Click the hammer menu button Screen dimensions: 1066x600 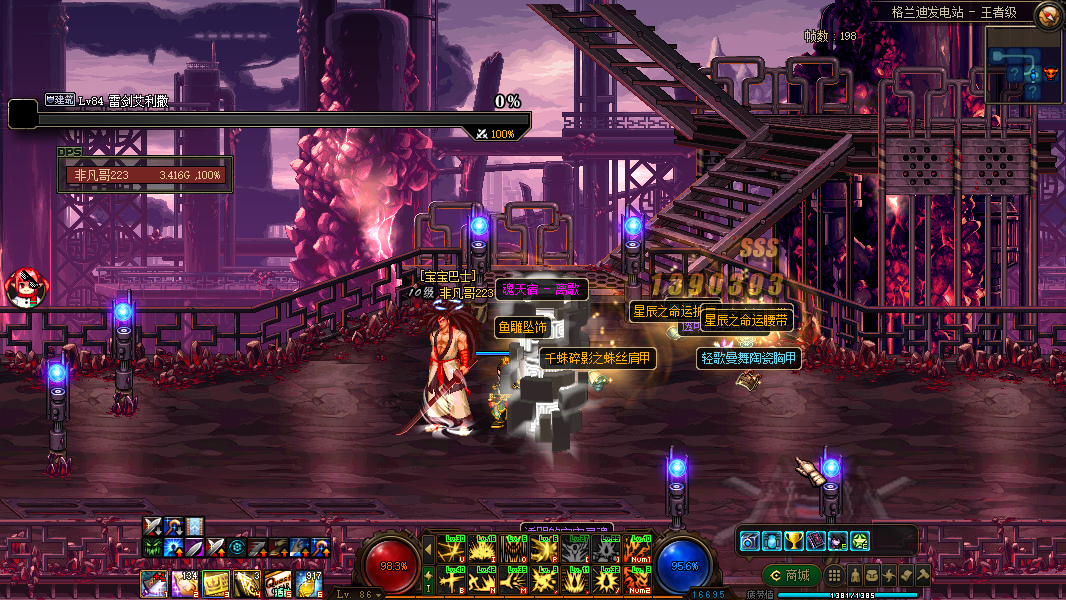(922, 575)
